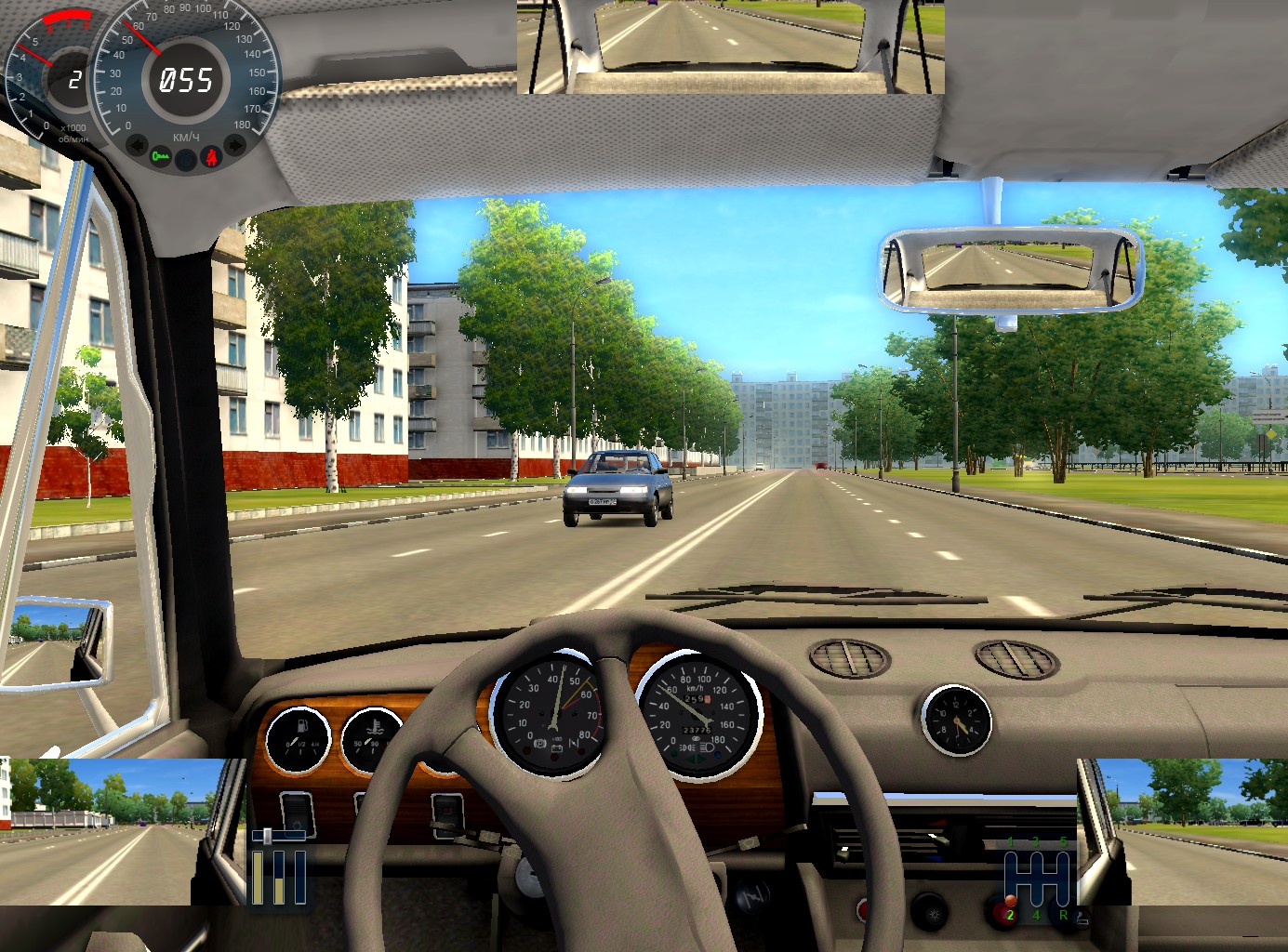The image size is (1288, 952).
Task: Click the steering position slider handle
Action: pos(267,837)
